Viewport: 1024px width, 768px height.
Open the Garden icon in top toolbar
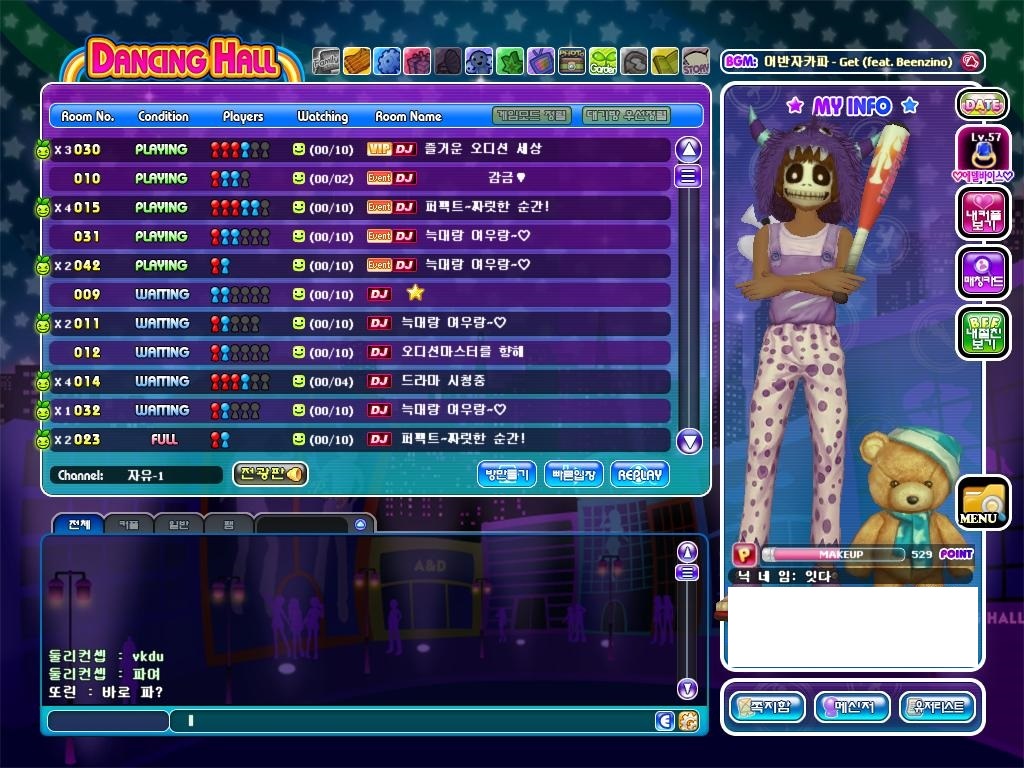[x=603, y=62]
